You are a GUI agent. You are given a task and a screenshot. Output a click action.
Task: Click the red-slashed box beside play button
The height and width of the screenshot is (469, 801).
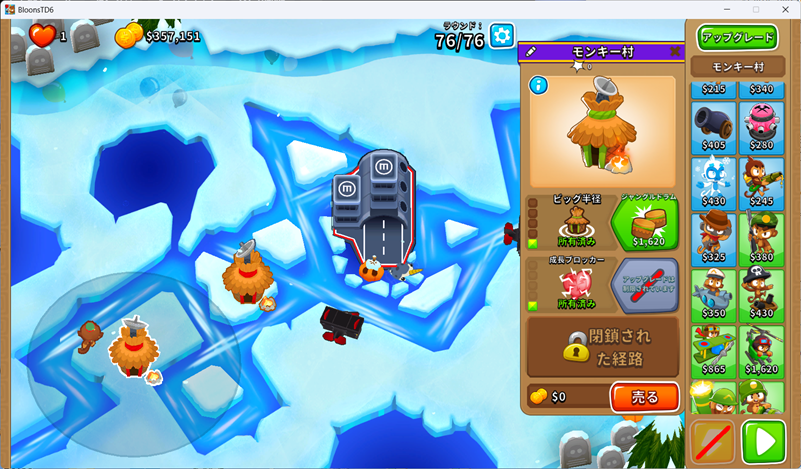(713, 441)
